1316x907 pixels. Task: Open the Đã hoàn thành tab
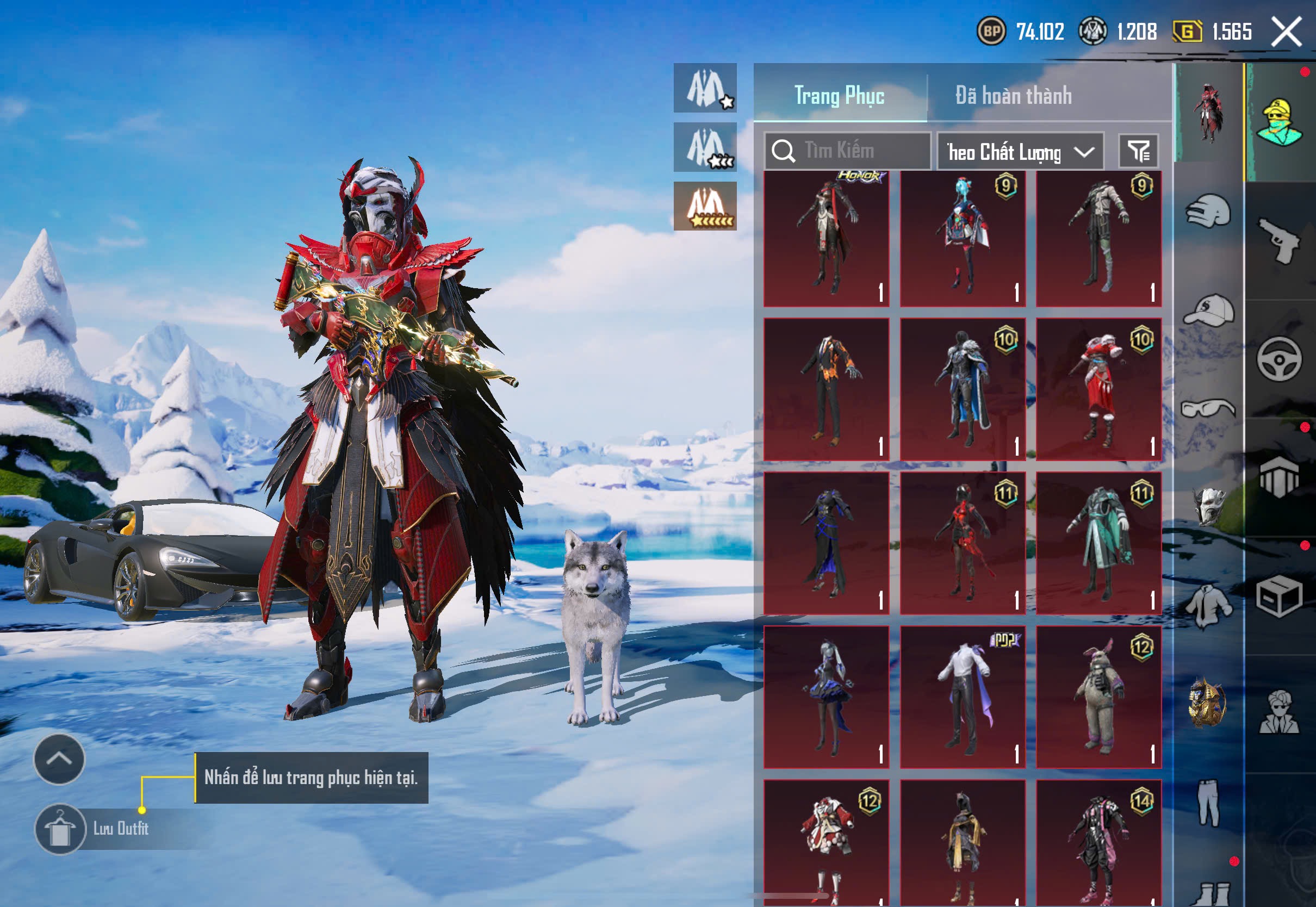click(1013, 96)
